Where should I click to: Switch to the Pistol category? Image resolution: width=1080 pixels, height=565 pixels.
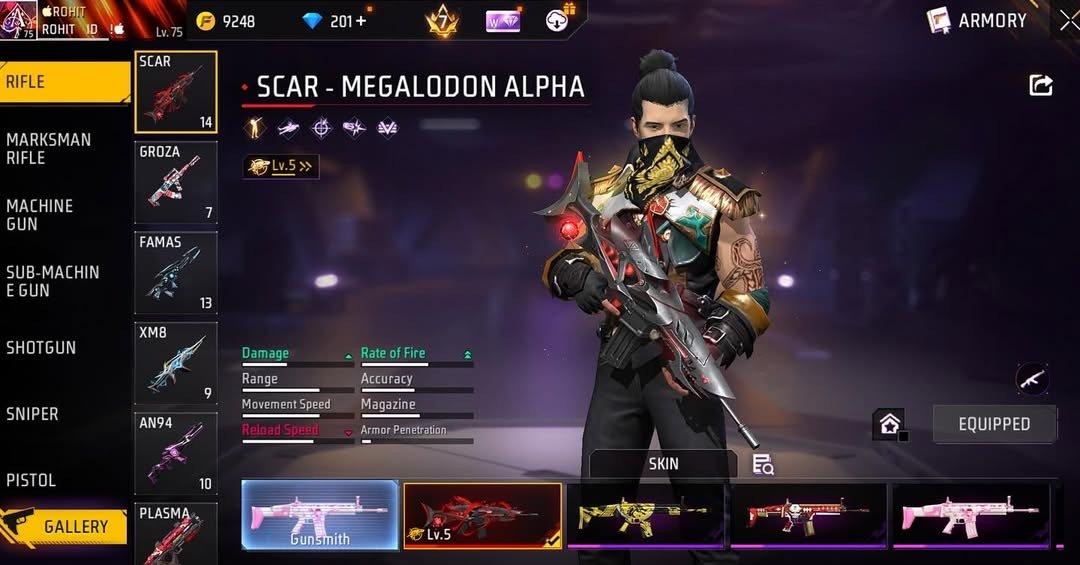click(31, 480)
